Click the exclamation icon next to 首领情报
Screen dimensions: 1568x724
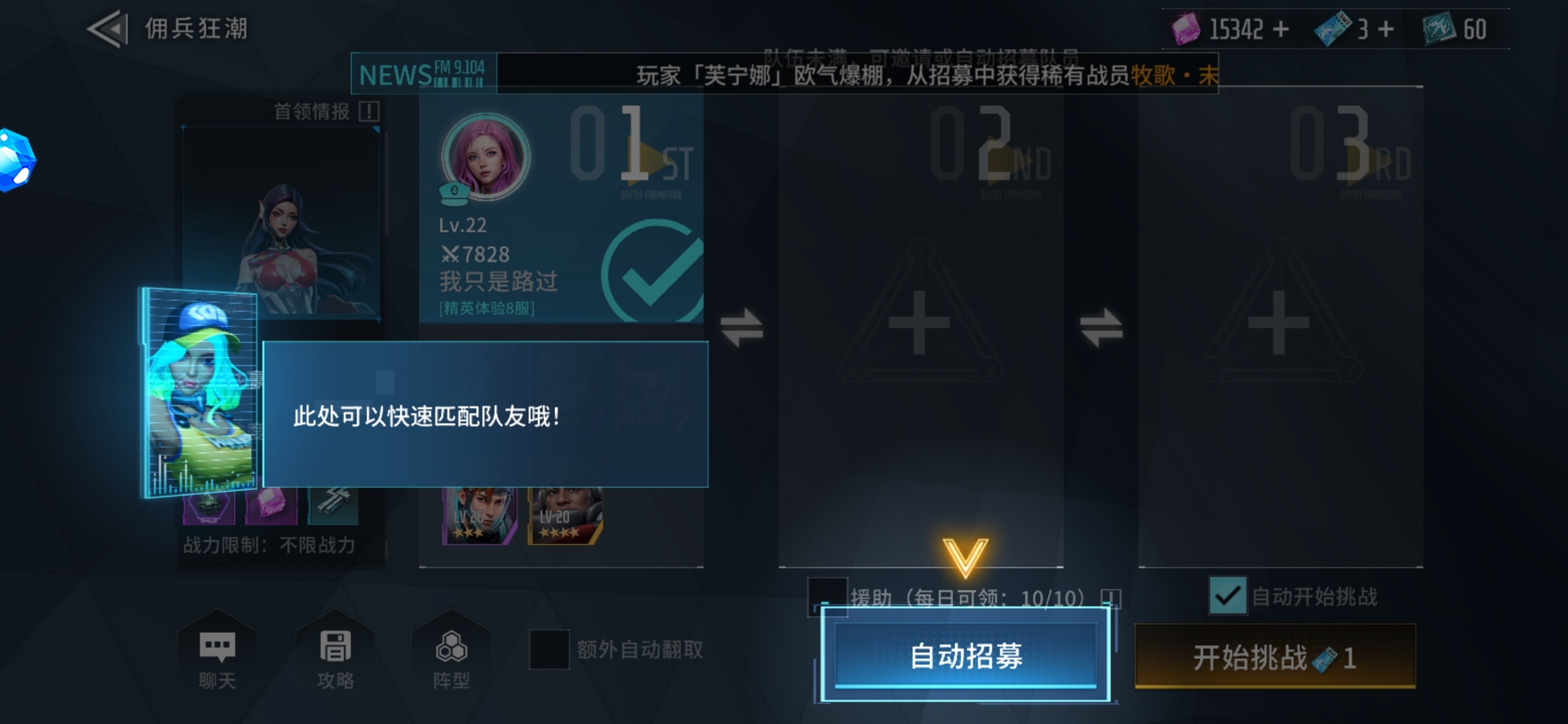pyautogui.click(x=369, y=113)
